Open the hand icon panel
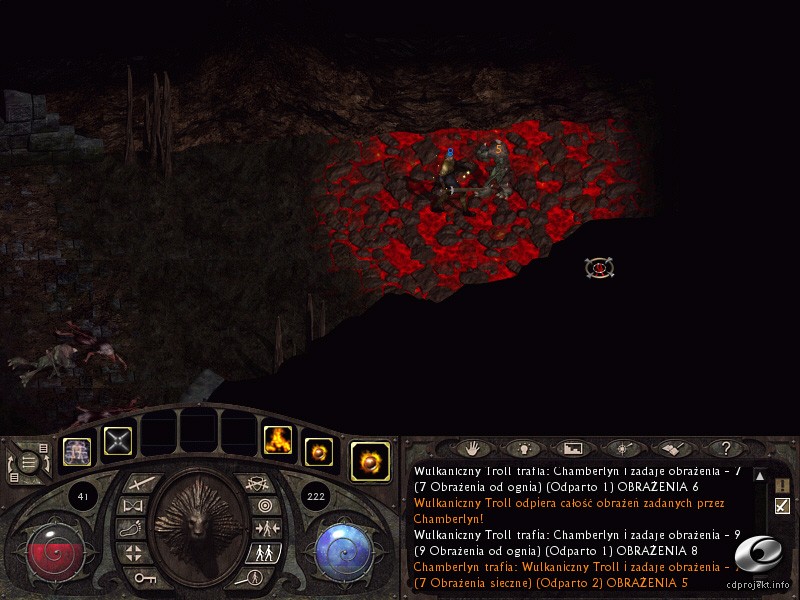Screen dimensions: 800x600 472,449
